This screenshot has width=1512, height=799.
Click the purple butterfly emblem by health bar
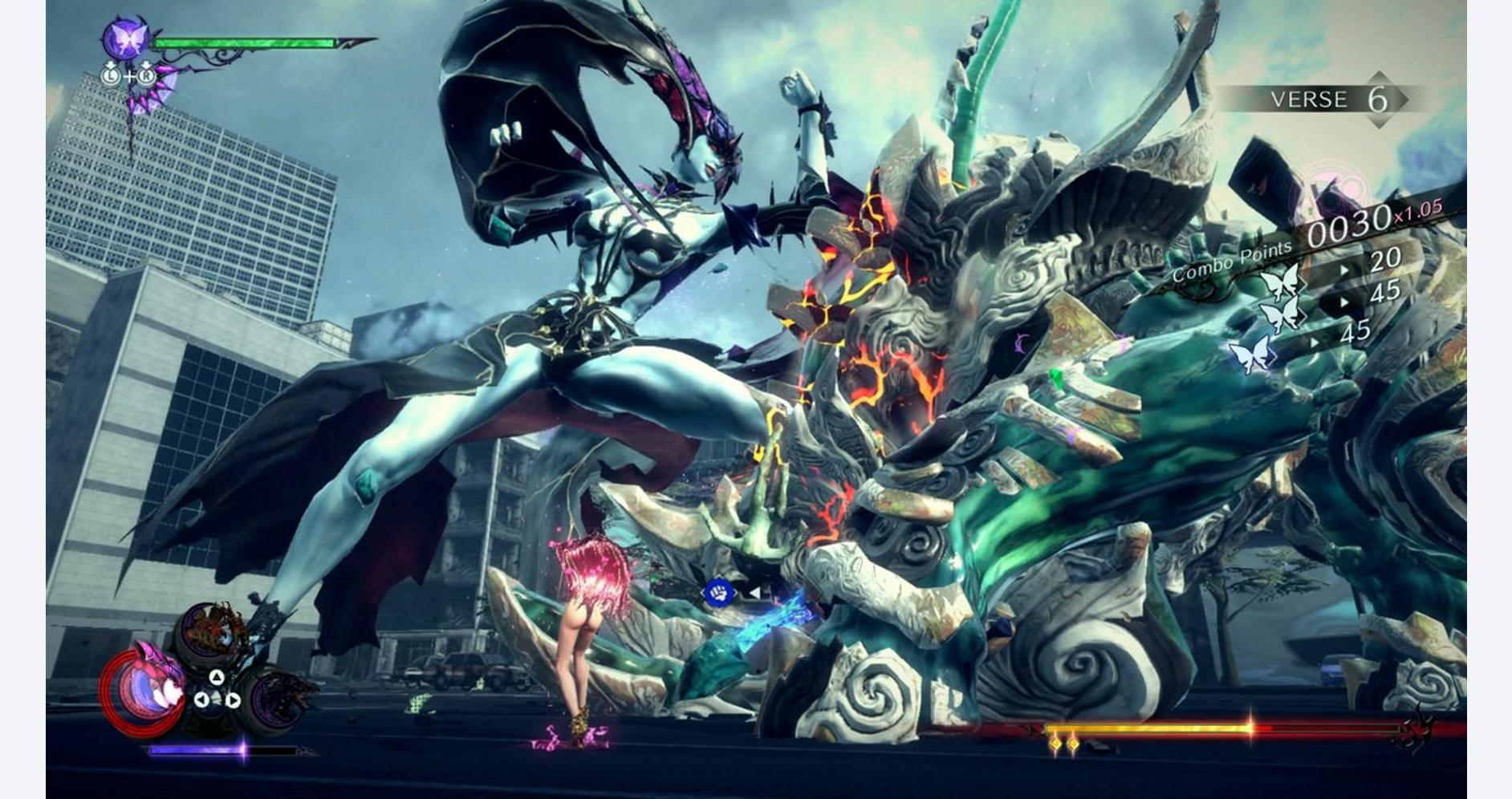tap(127, 39)
